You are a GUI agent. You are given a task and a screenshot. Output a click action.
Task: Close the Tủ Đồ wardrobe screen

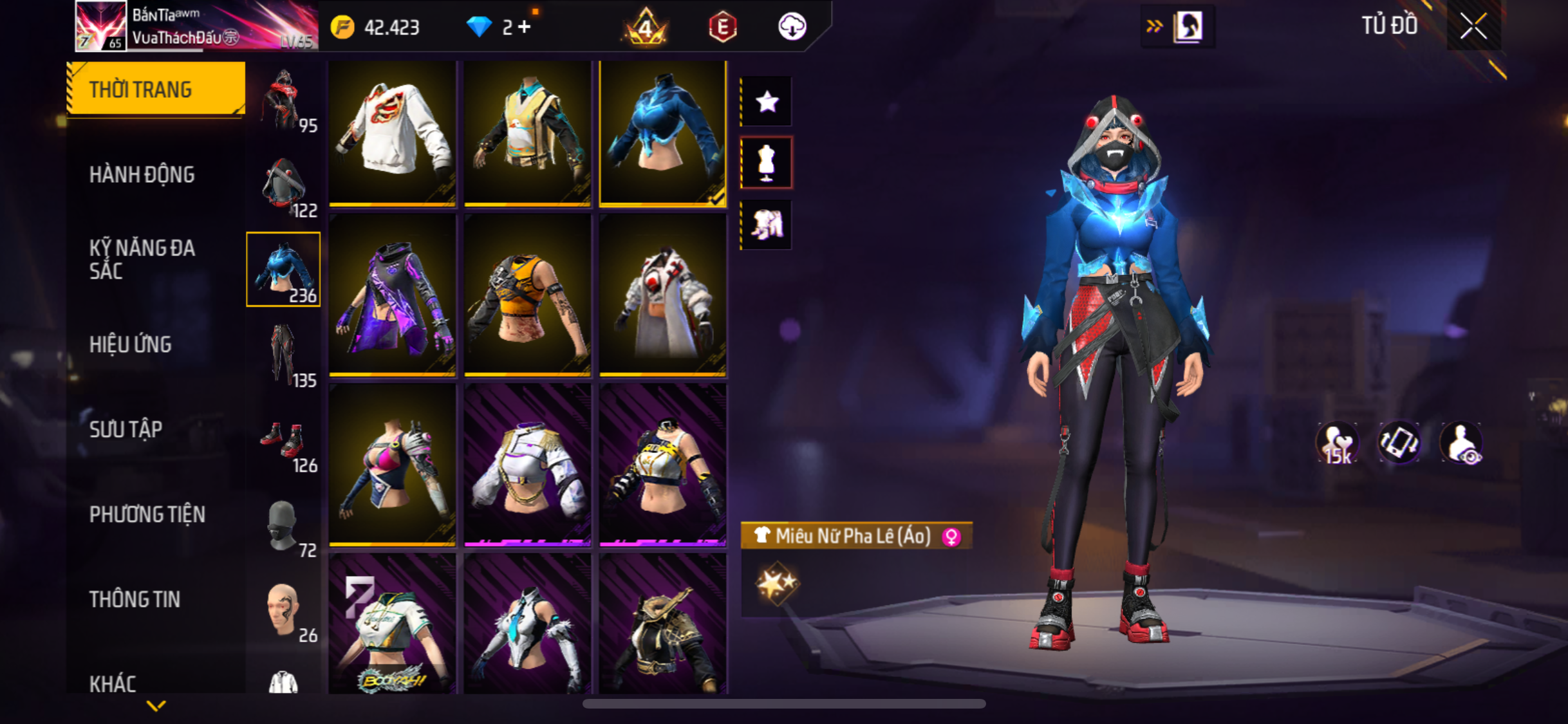pyautogui.click(x=1473, y=26)
